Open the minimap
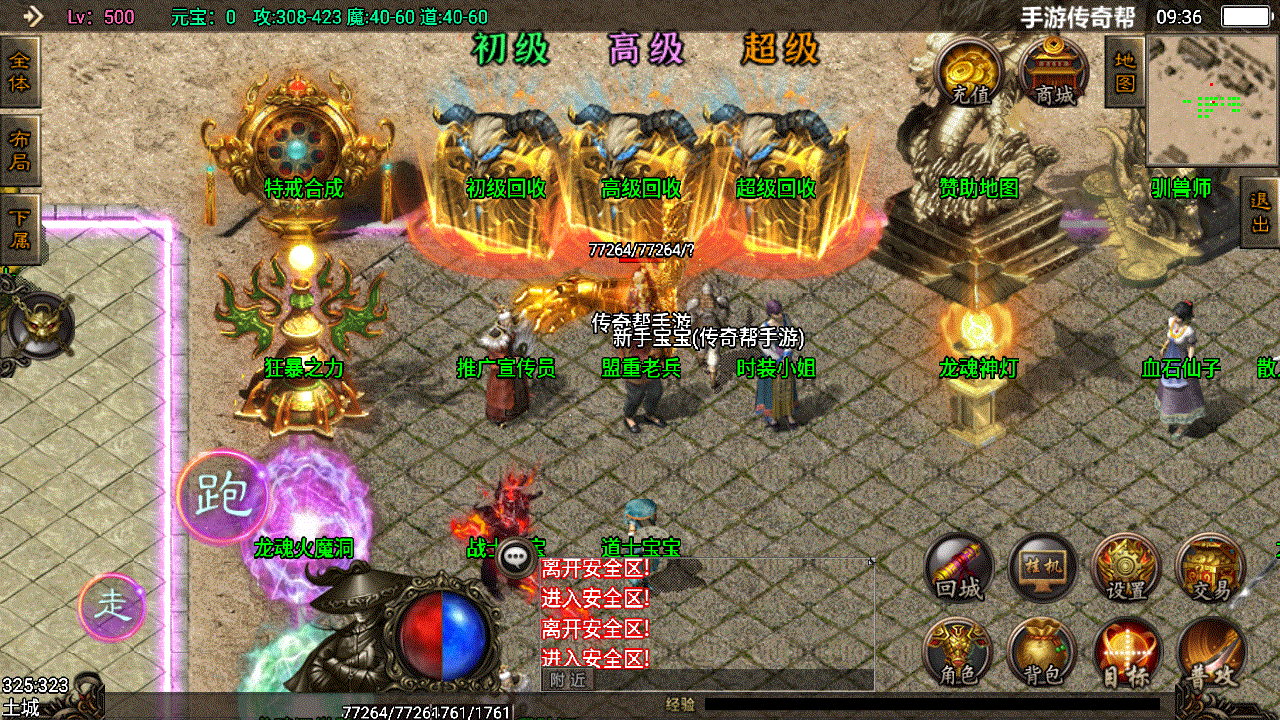 coord(1211,100)
